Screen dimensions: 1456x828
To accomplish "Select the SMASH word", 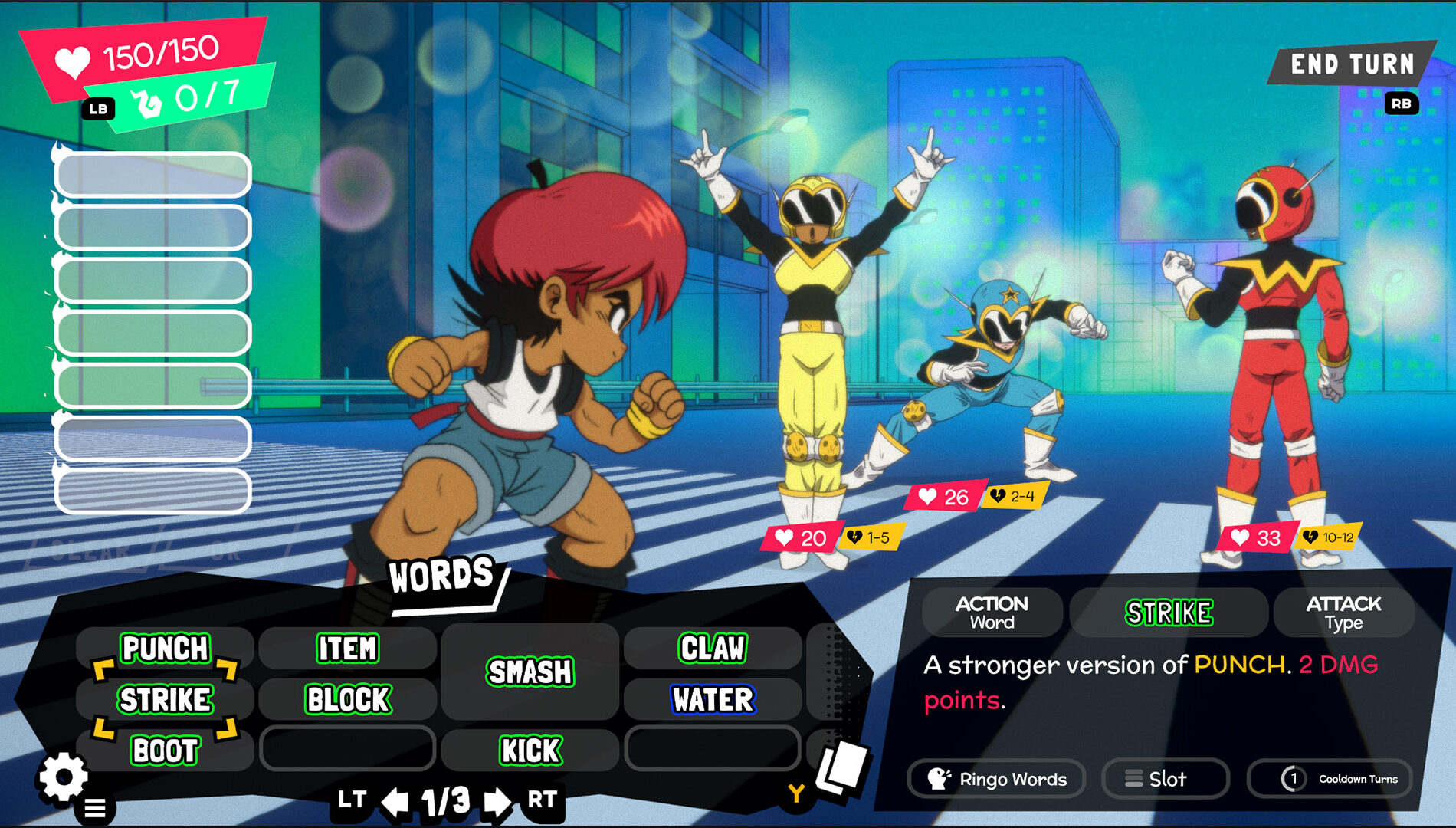I will click(530, 672).
